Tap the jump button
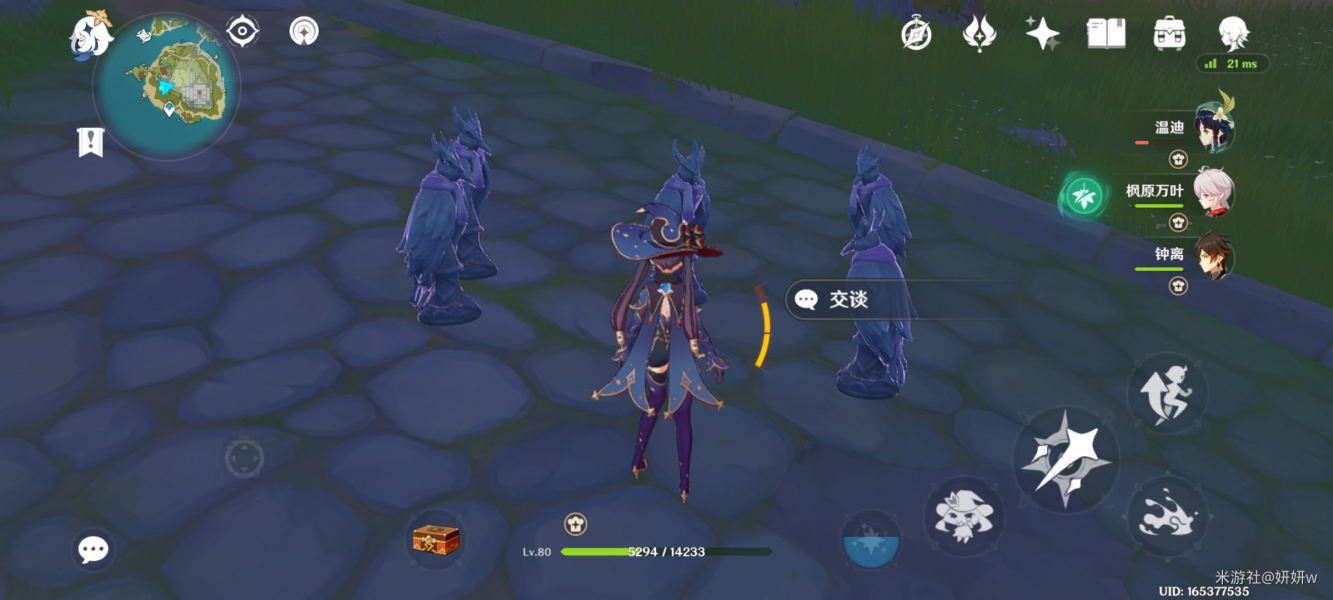The width and height of the screenshot is (1333, 600). tap(1166, 392)
